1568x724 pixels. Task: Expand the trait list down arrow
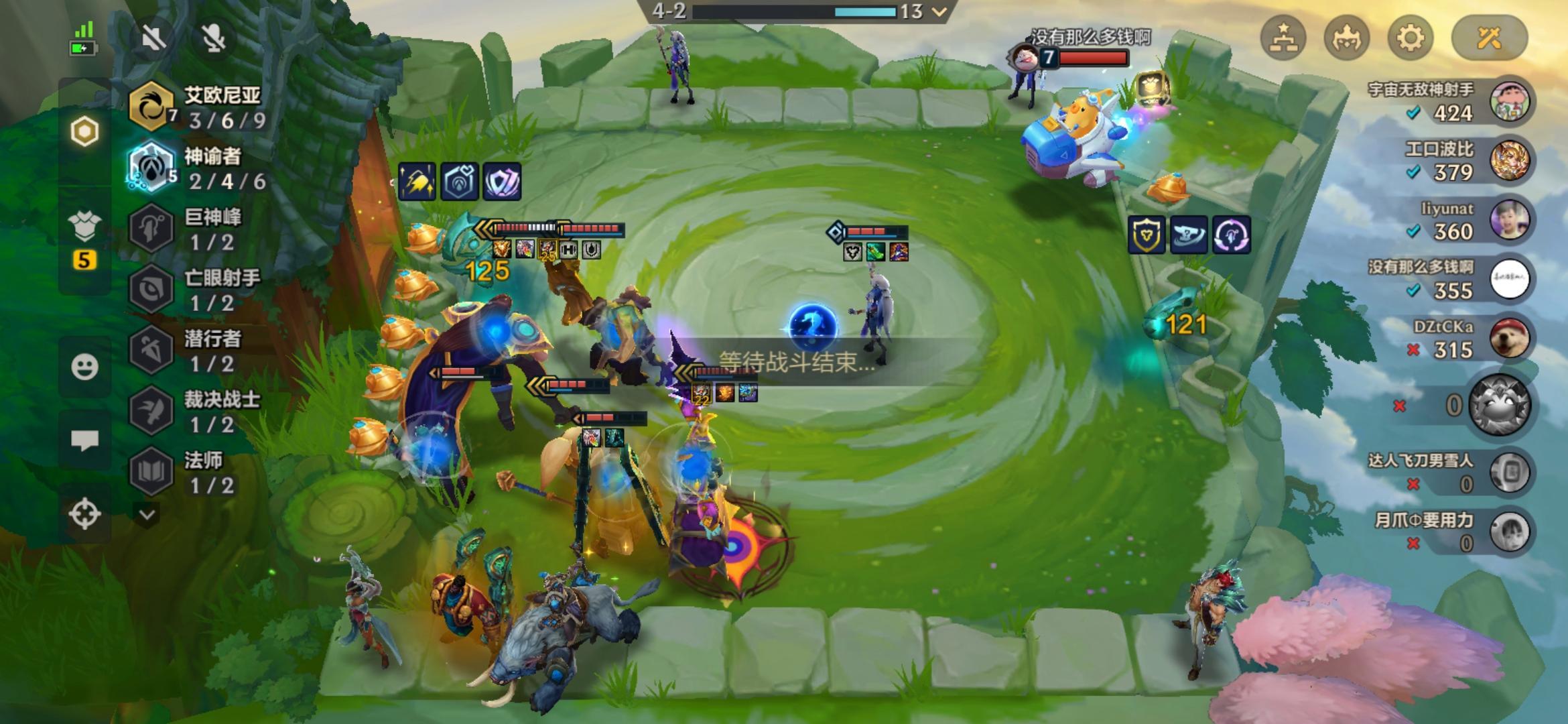click(x=147, y=515)
